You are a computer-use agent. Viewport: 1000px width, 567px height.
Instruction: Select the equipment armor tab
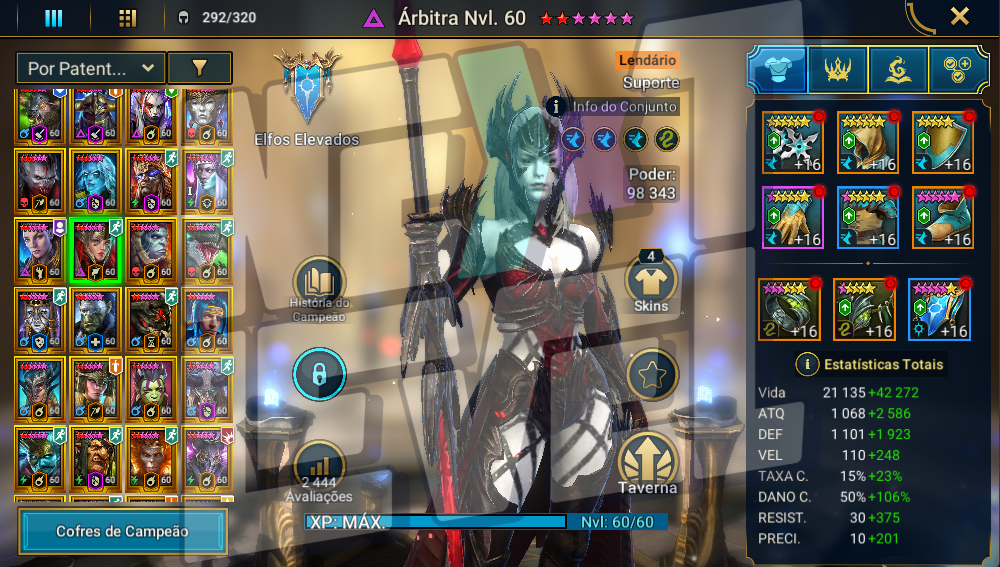(777, 69)
